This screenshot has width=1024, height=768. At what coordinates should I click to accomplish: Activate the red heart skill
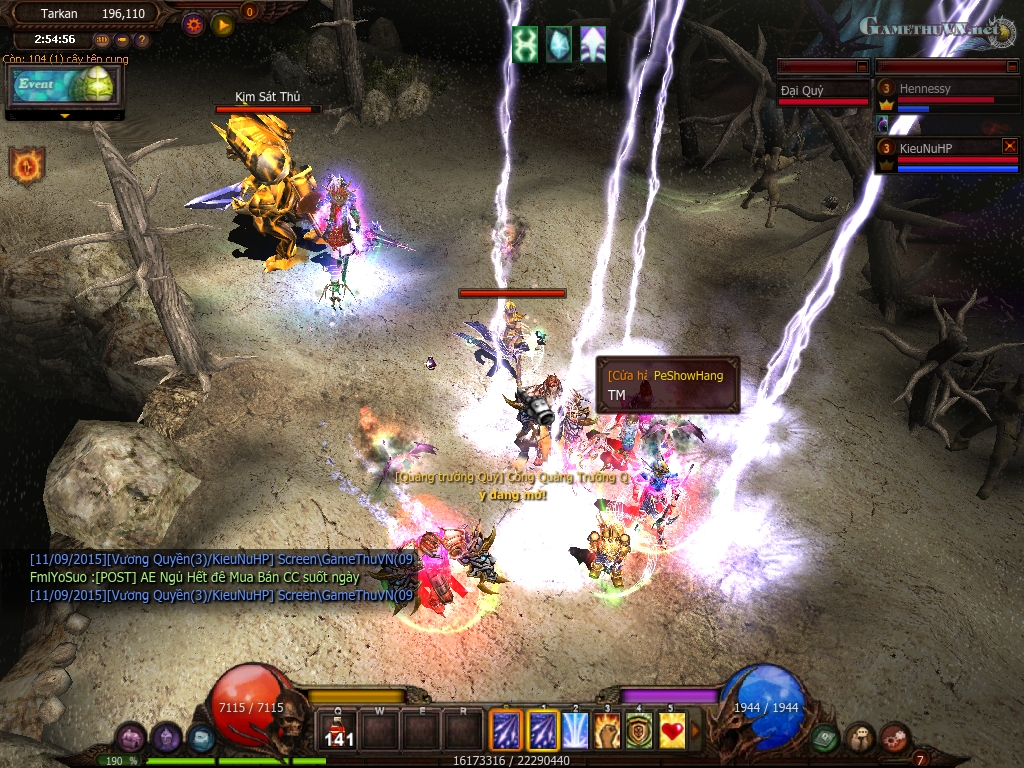coord(672,729)
